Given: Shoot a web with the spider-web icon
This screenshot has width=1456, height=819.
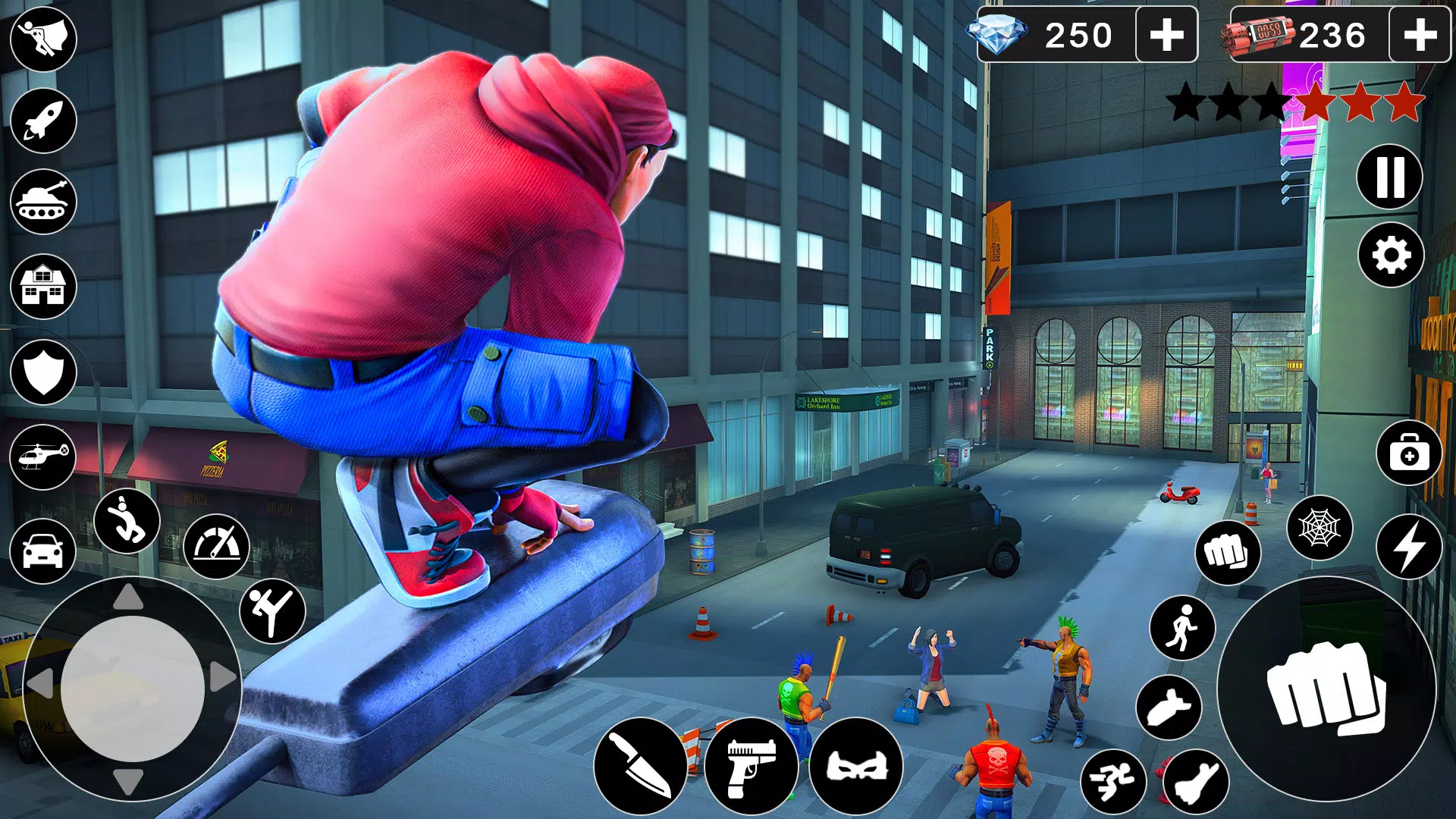Looking at the screenshot, I should click(1319, 528).
